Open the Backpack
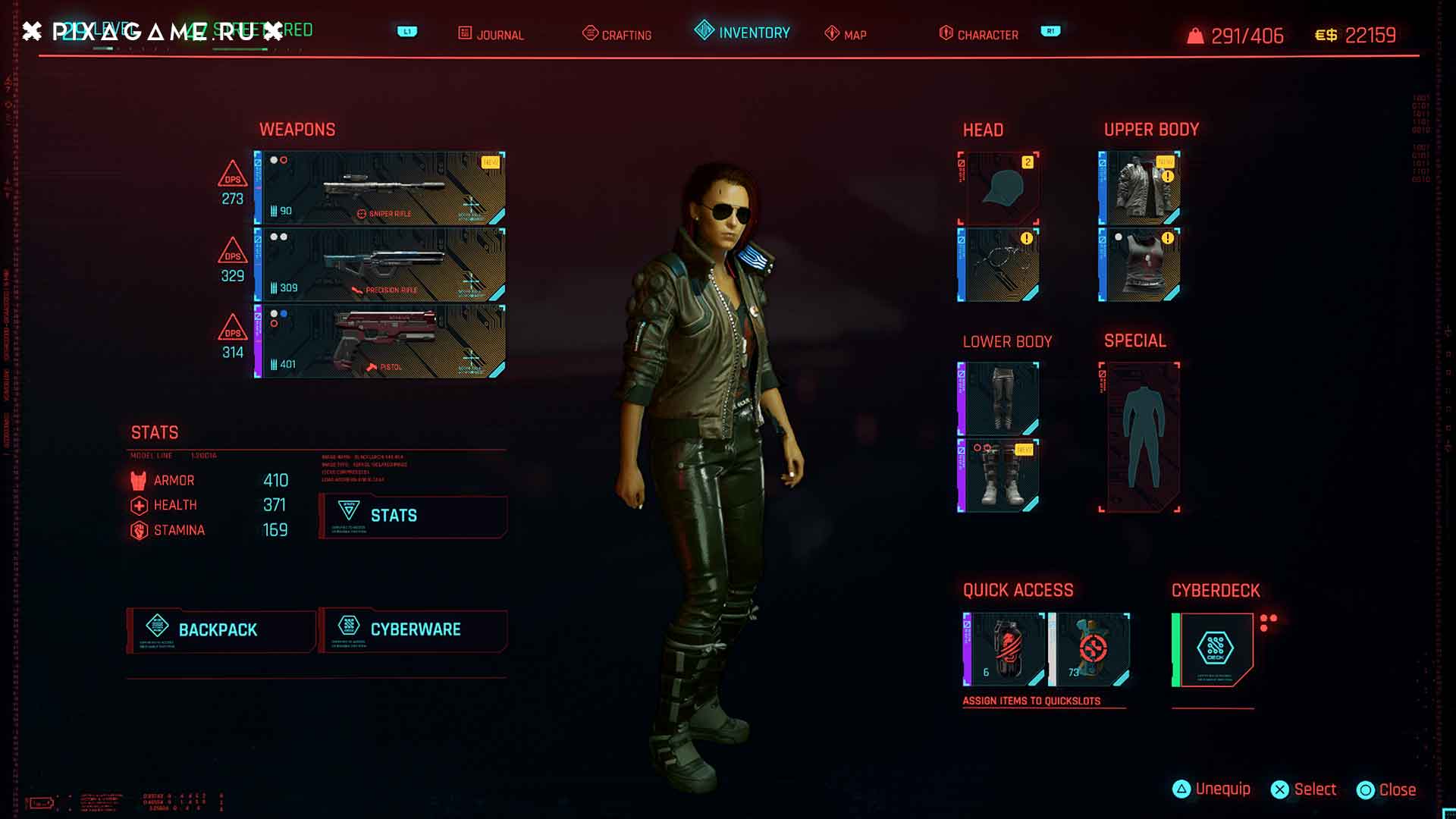1456x819 pixels. 221,629
